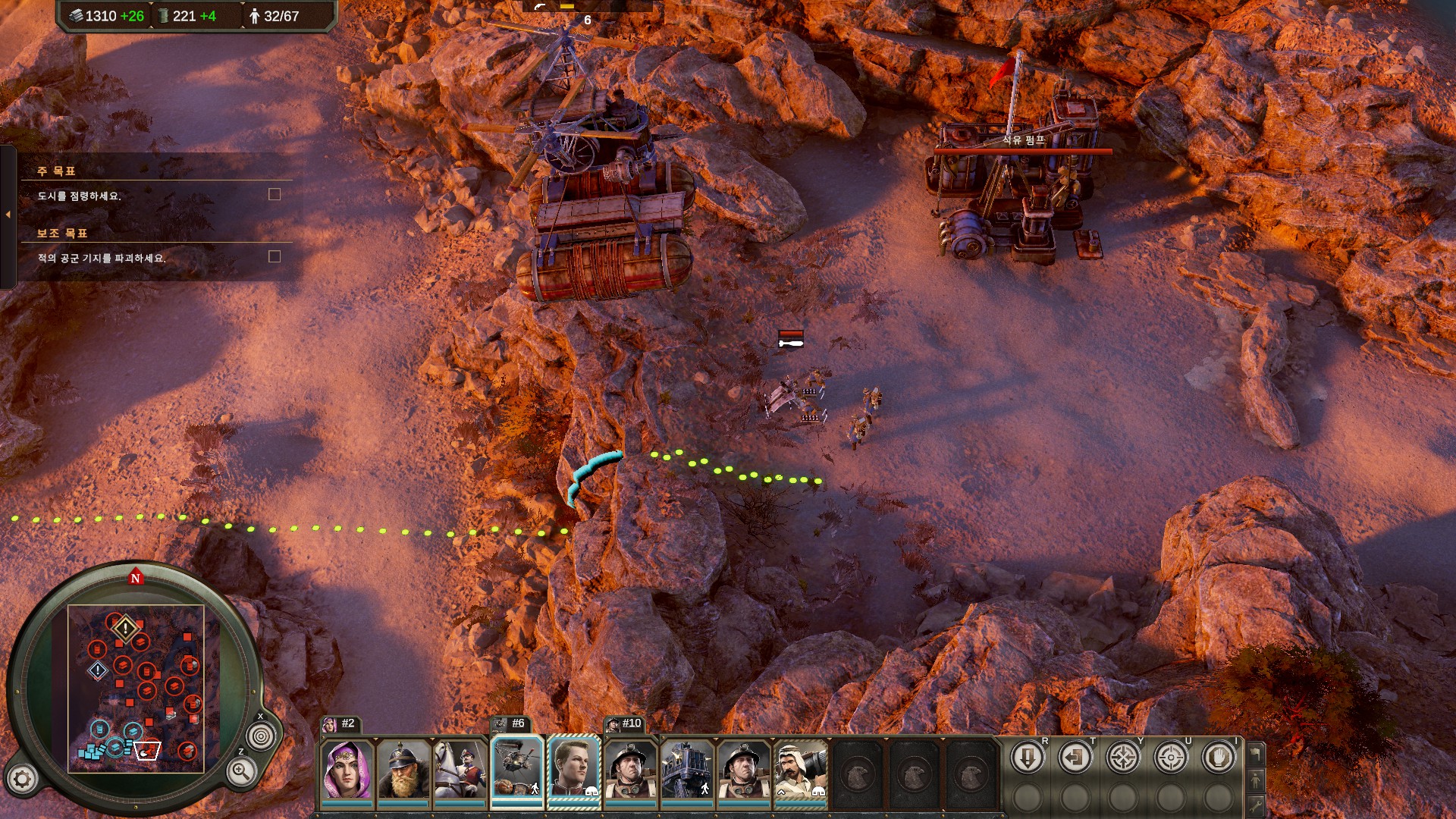Activate the exit-arrow retreat command
Screen dimensions: 1456x819
tap(1075, 758)
